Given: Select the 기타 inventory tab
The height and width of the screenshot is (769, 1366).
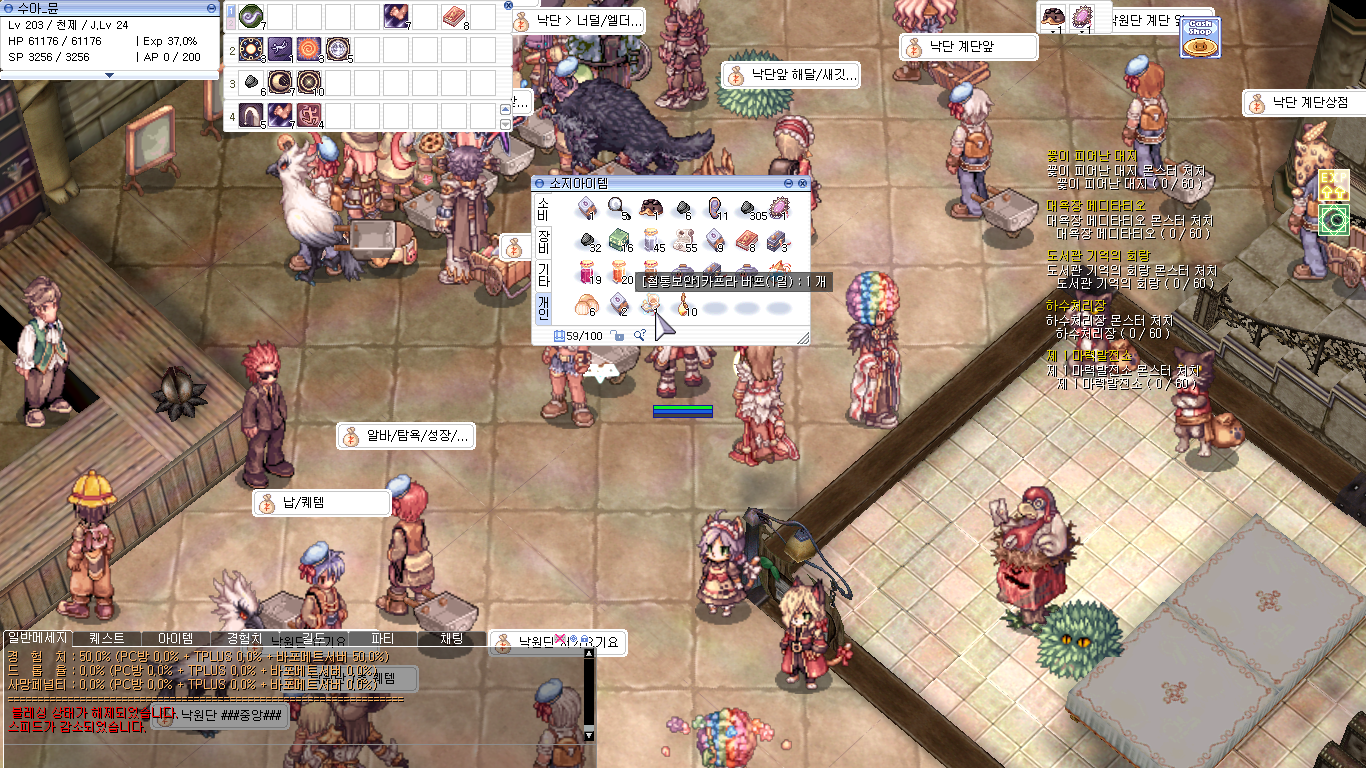Looking at the screenshot, I should [x=543, y=274].
